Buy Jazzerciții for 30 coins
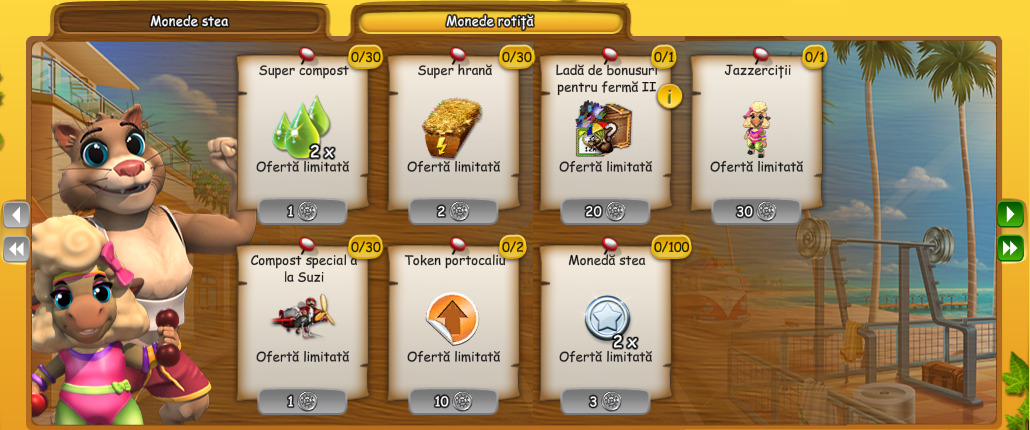 (x=756, y=211)
